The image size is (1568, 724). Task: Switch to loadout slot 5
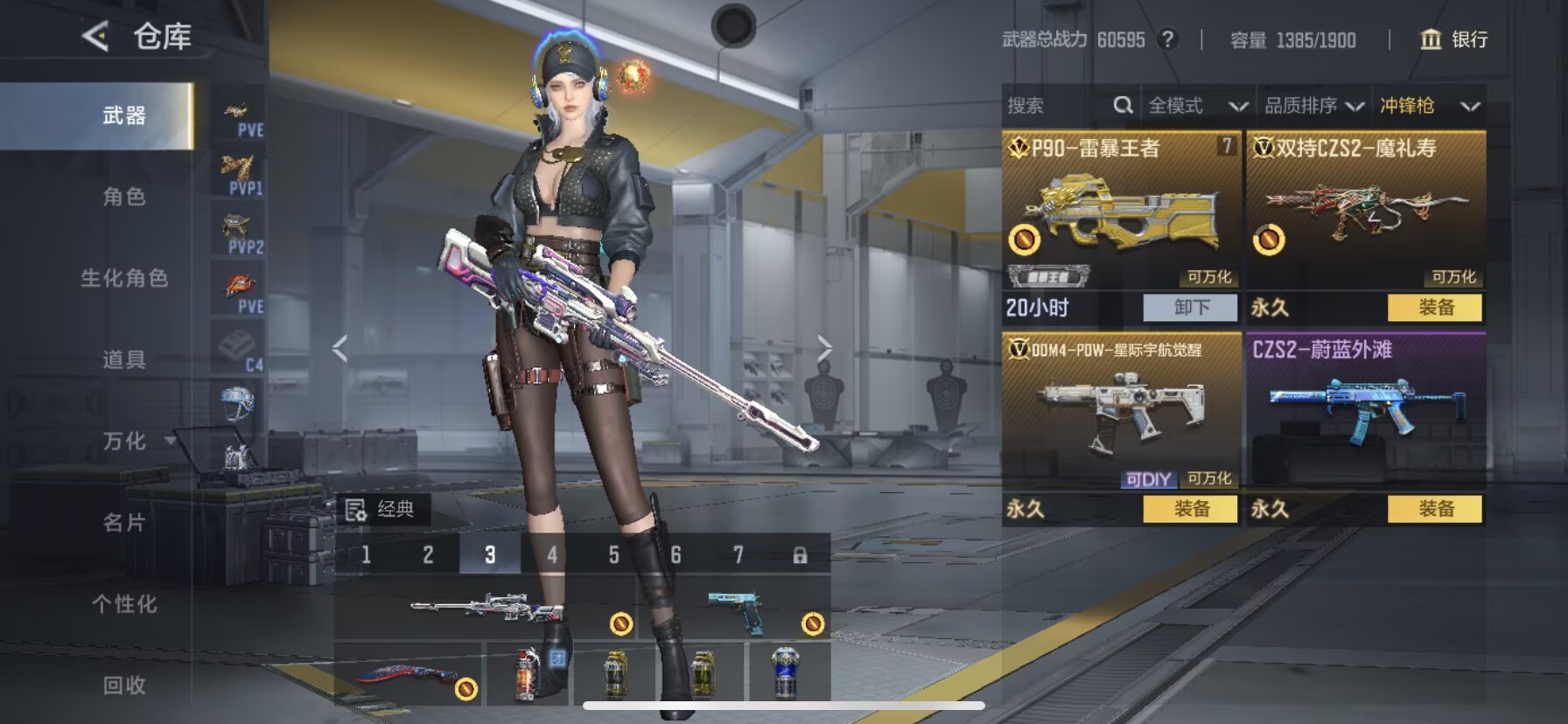click(613, 555)
